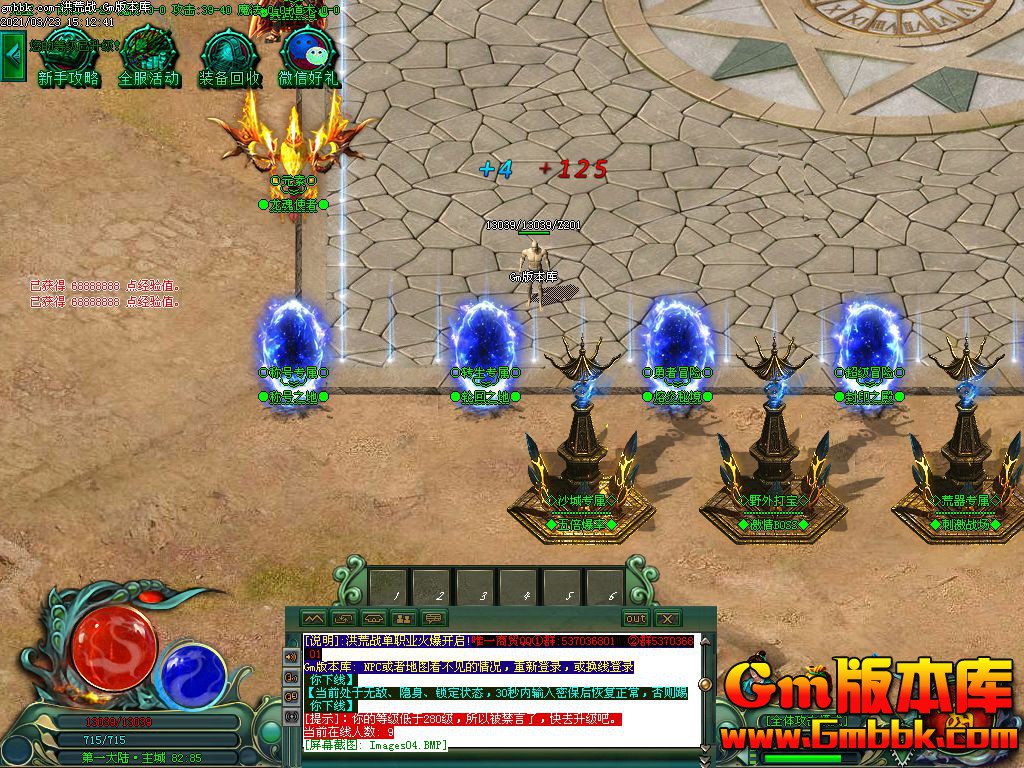
Task: Open the 全服活动 server events icon
Action: (x=148, y=56)
